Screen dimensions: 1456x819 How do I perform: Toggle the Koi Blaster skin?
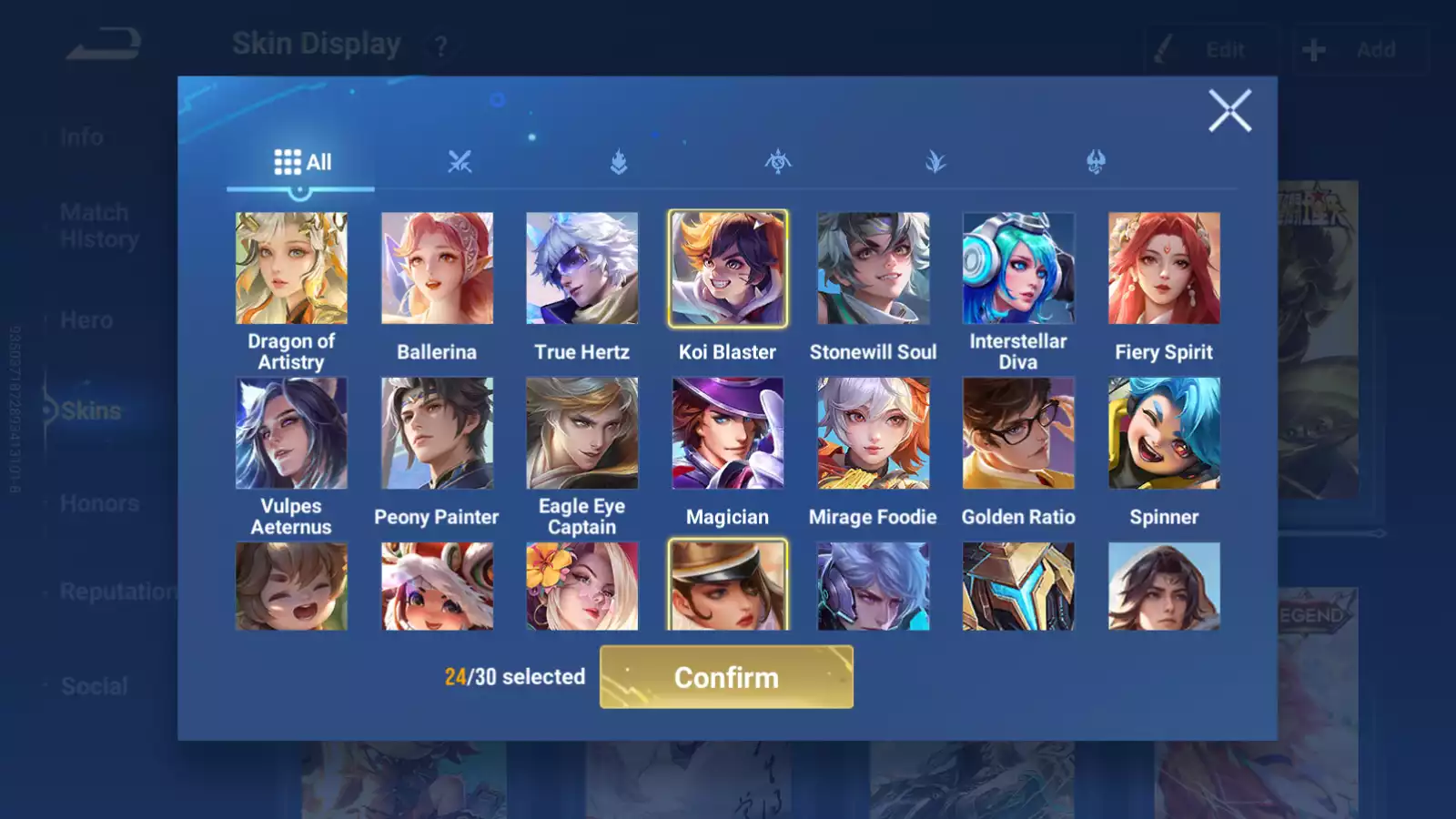[728, 268]
